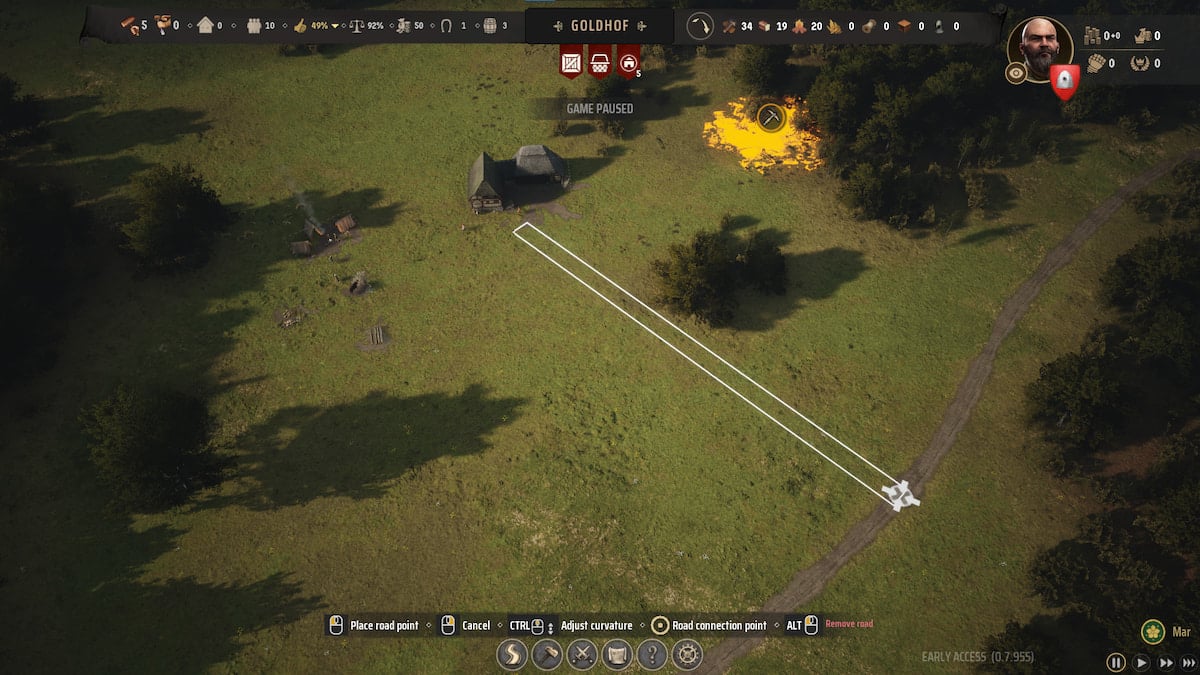Set game speed to double fast-forward
Screen dimensions: 1200x675
pos(1164,662)
